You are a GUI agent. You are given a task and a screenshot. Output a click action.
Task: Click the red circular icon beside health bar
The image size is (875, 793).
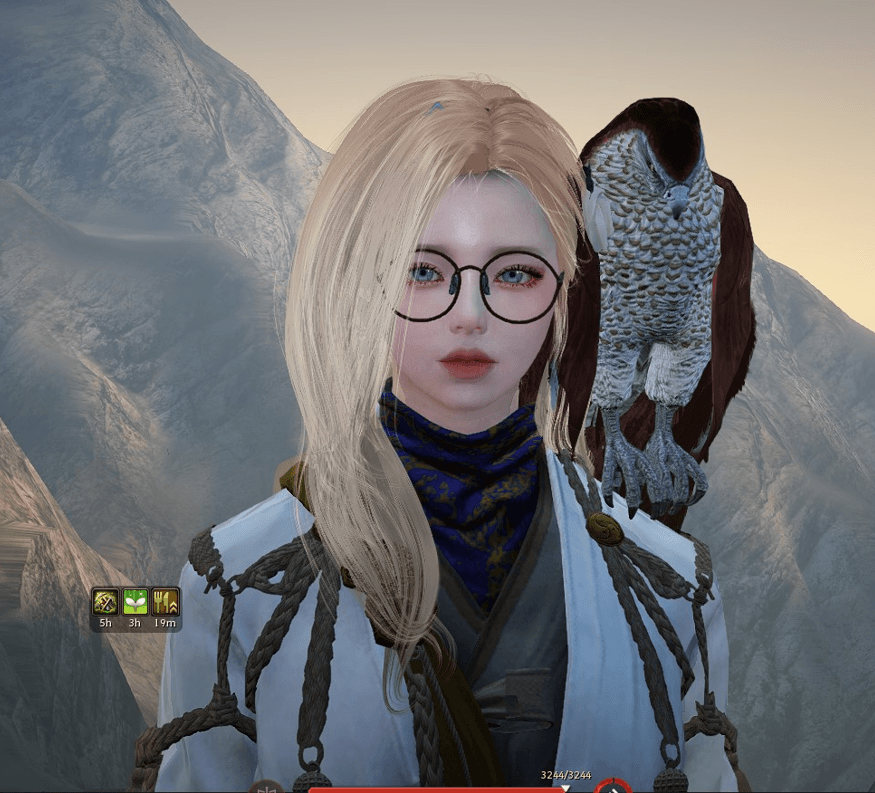[612, 786]
